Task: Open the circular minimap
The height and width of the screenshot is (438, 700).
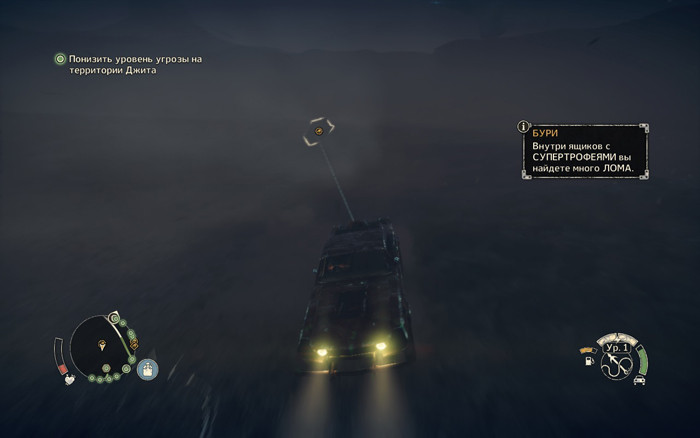Action: click(103, 347)
